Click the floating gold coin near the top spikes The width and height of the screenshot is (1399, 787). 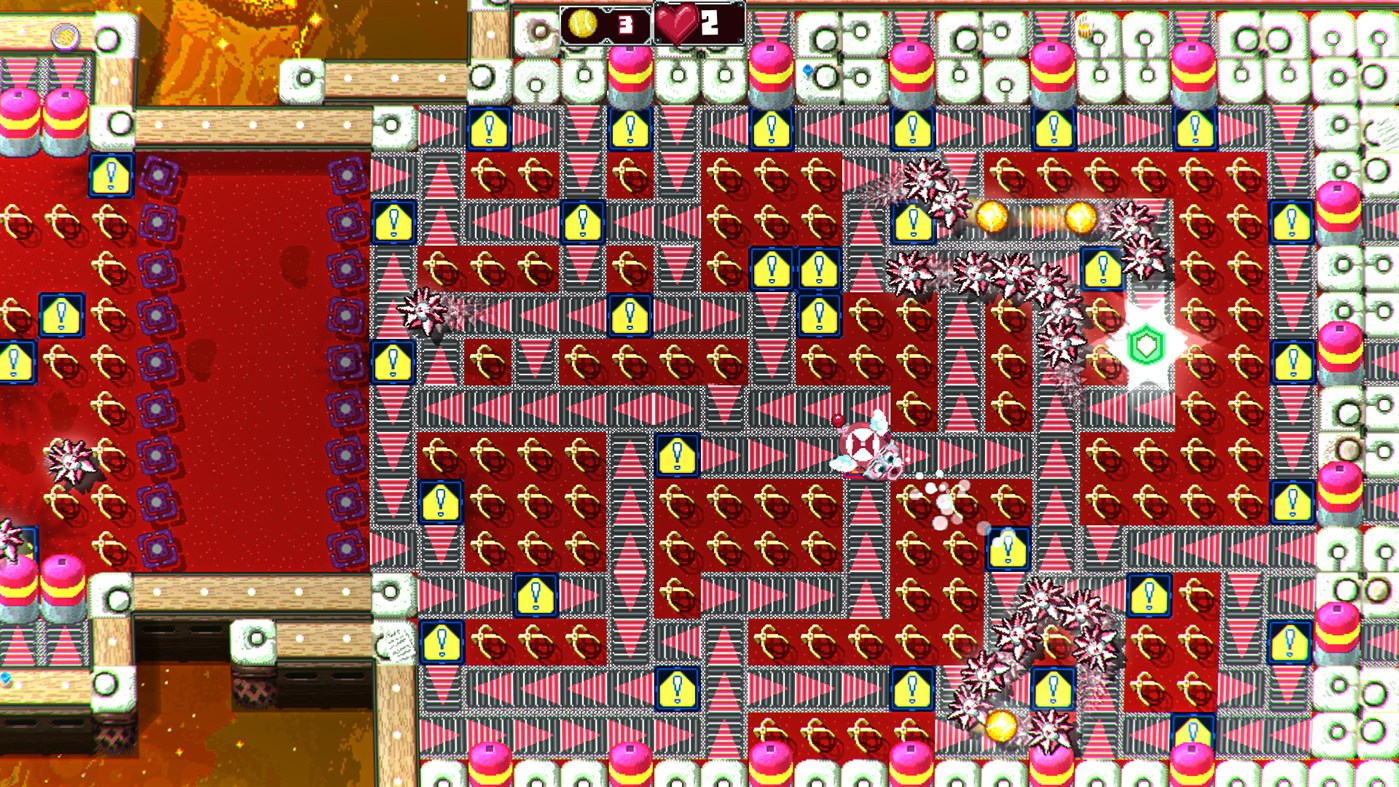(994, 216)
